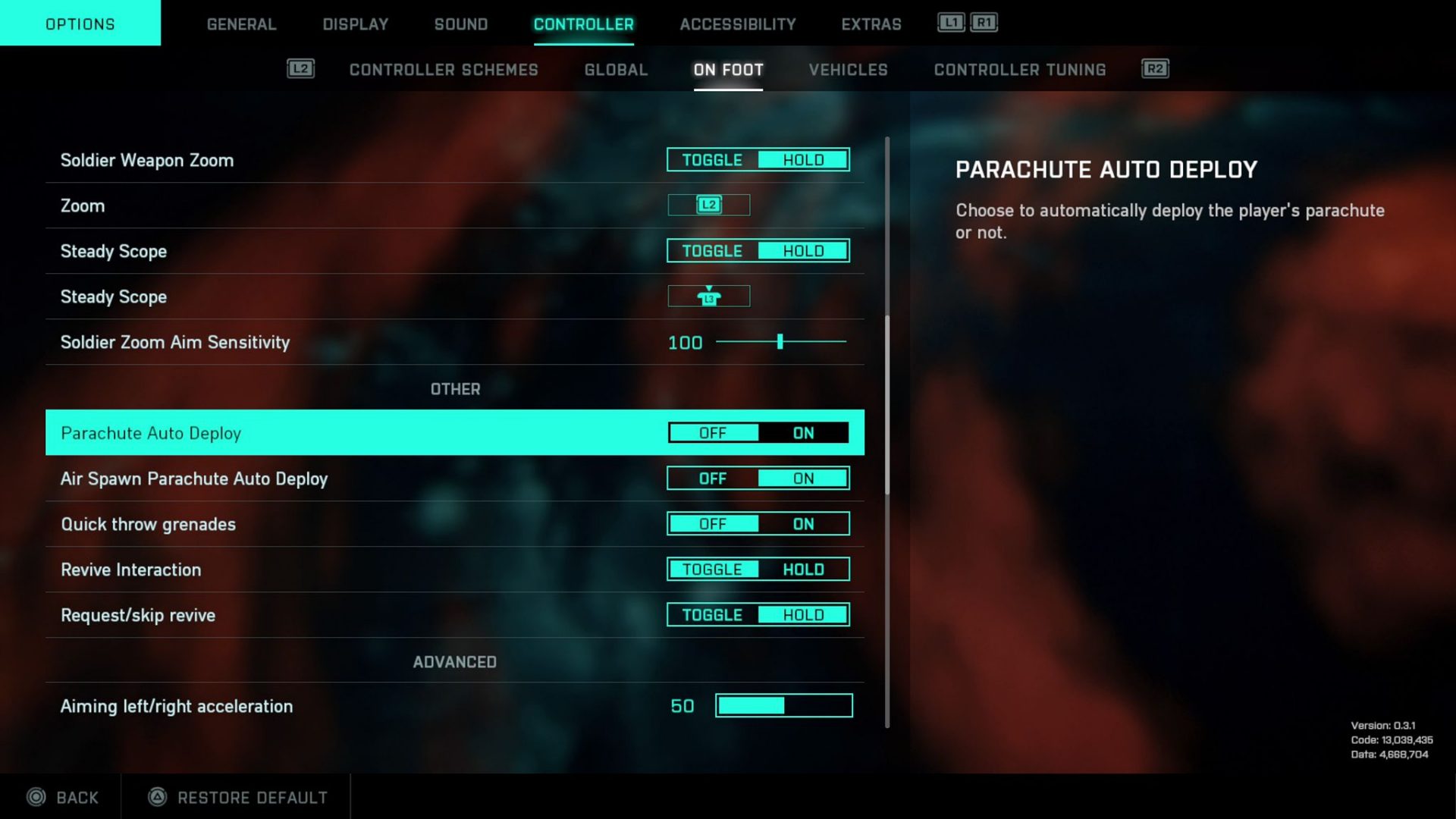Turn on Air Spawn Parachute Auto Deploy
Image resolution: width=1456 pixels, height=819 pixels.
click(x=803, y=478)
